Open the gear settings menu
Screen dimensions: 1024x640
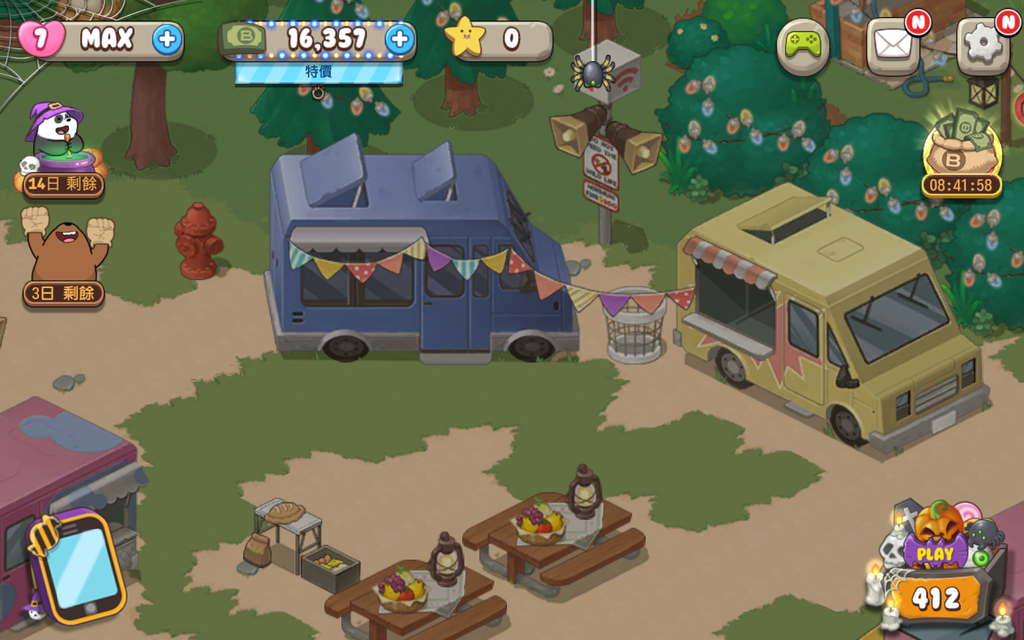(x=981, y=45)
